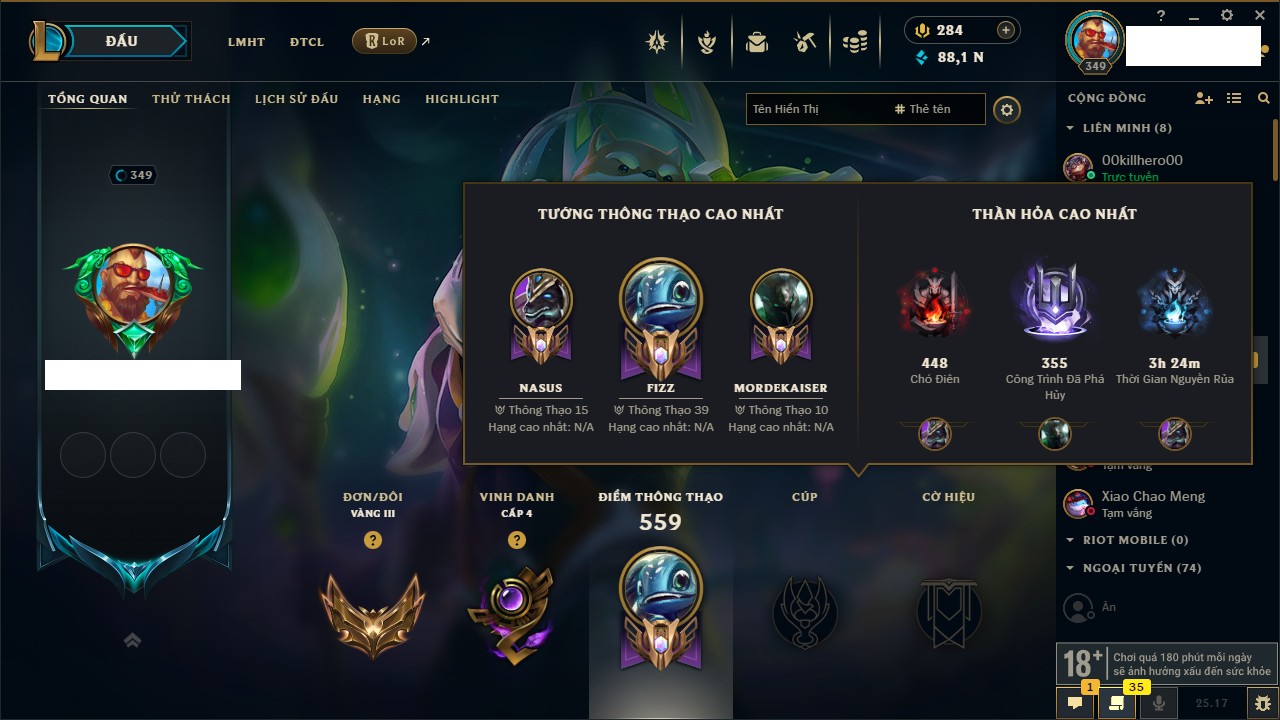This screenshot has height=720, width=1280.
Task: Open the Lịch Sử Đấu tab
Action: tap(296, 99)
